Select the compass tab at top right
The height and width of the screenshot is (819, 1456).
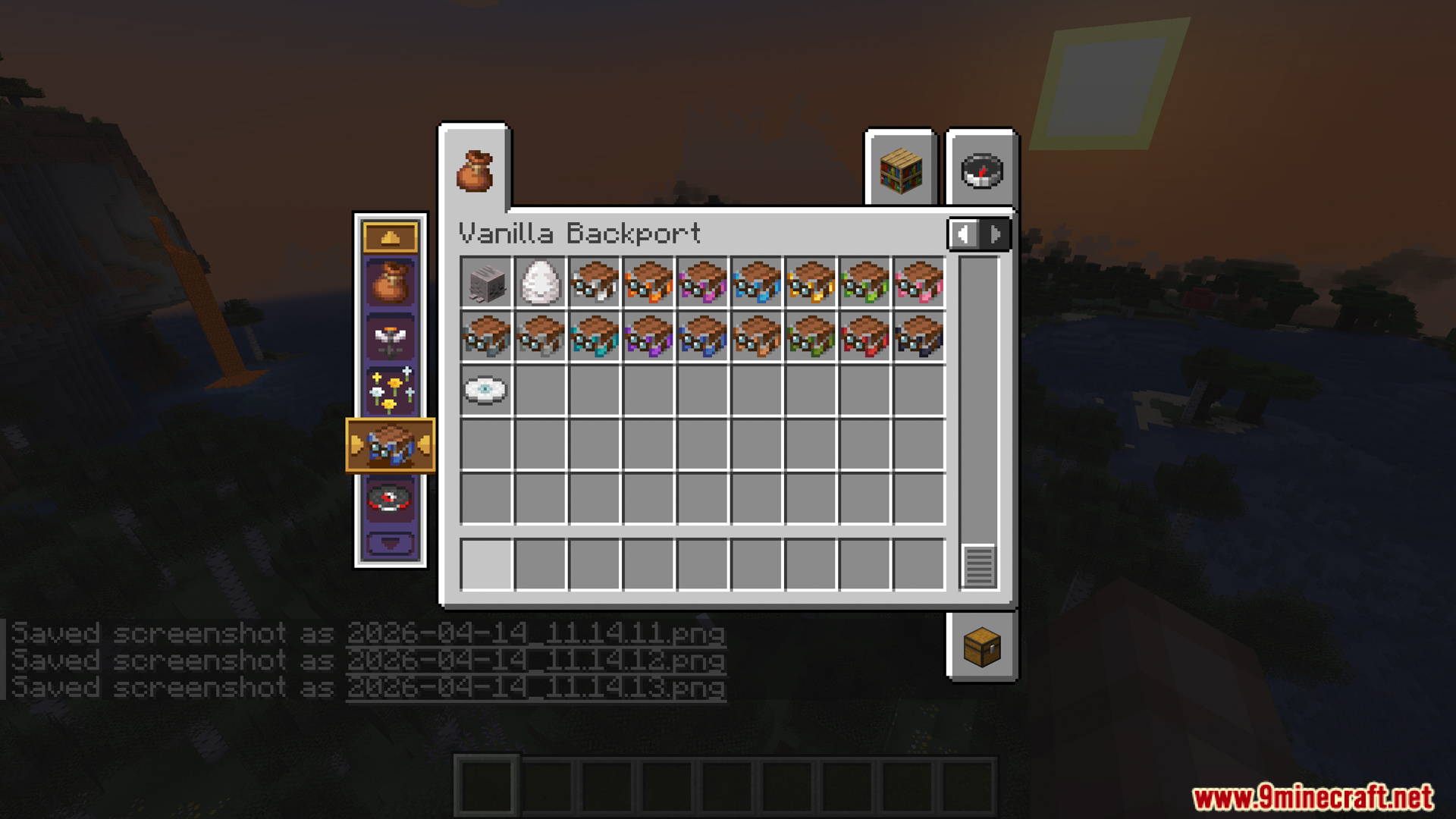click(x=980, y=171)
